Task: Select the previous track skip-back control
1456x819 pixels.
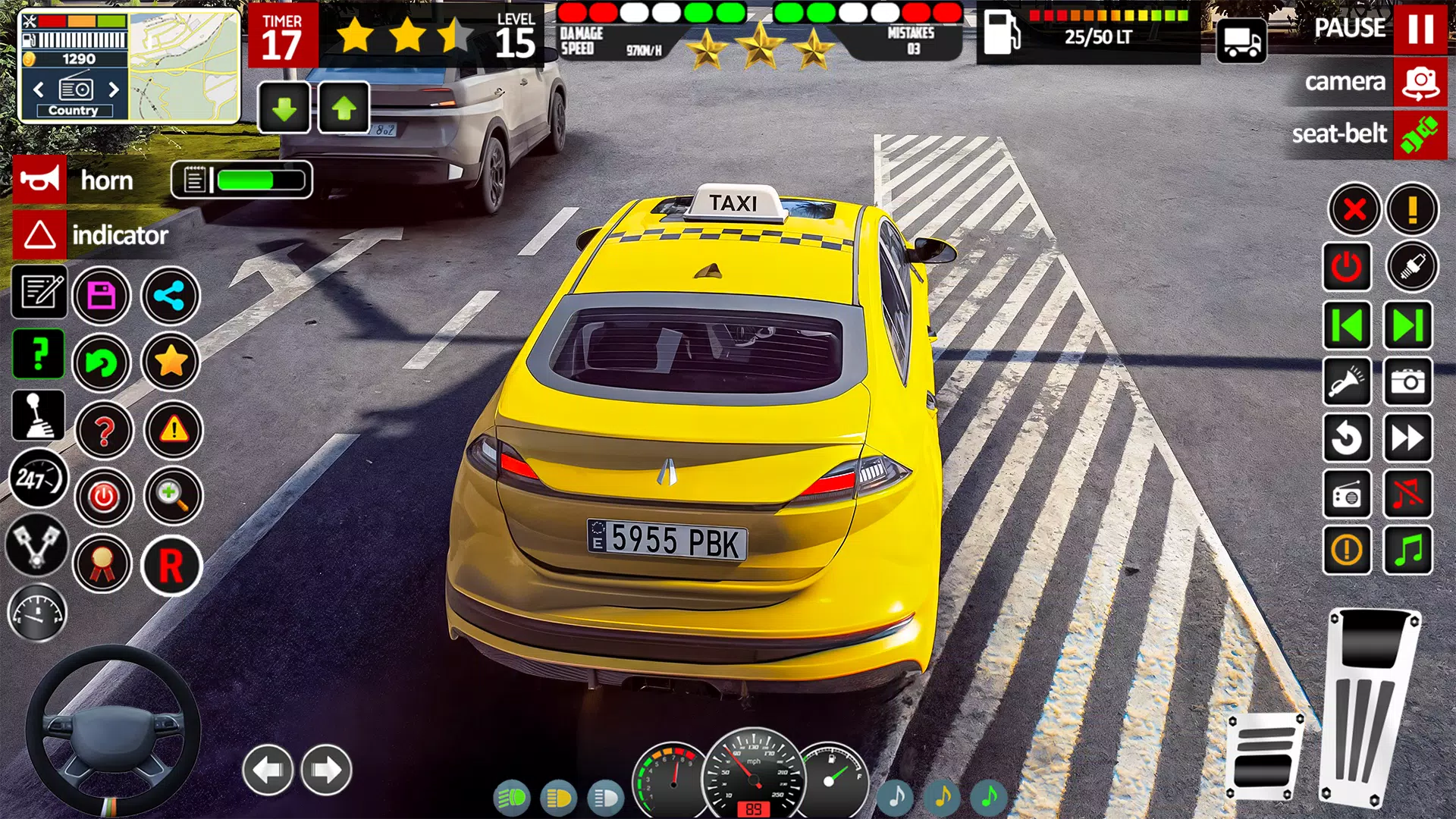Action: coord(1347,325)
